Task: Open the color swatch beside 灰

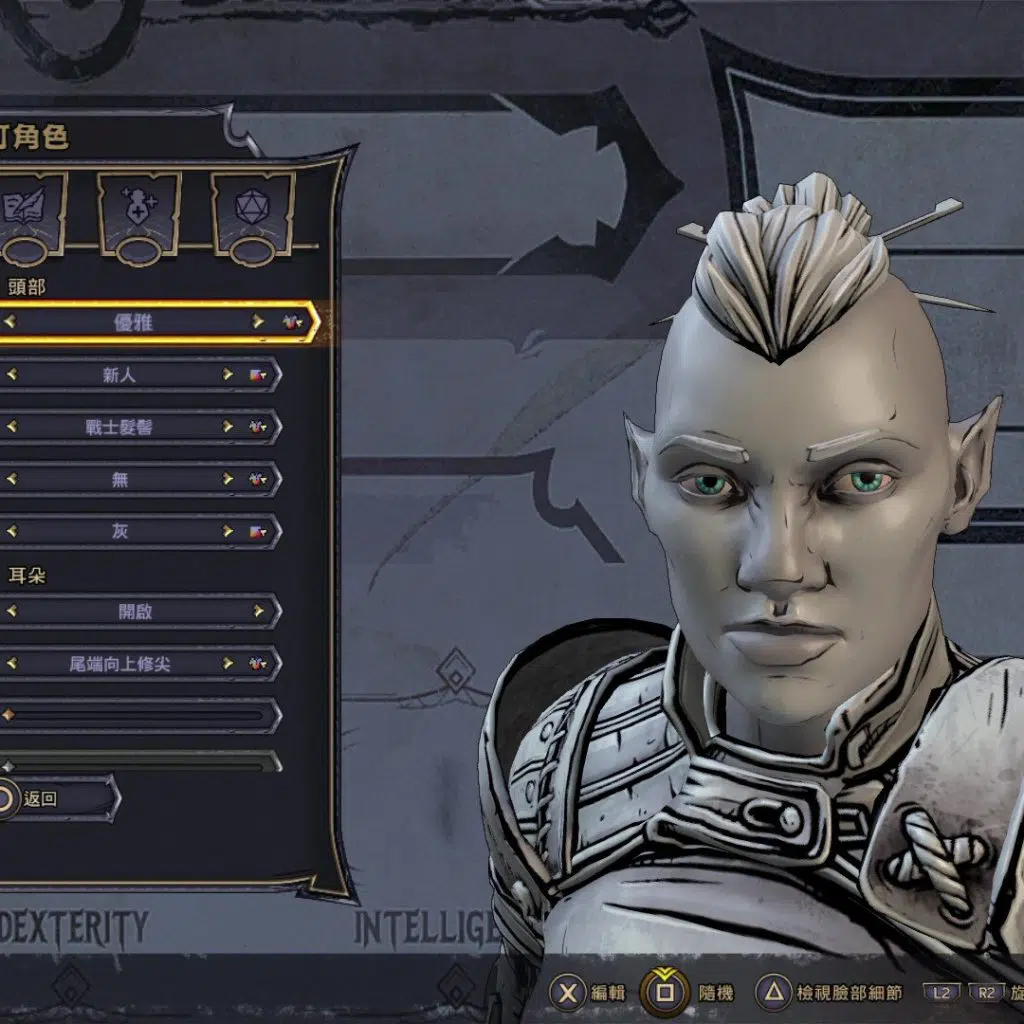Action: click(x=258, y=531)
